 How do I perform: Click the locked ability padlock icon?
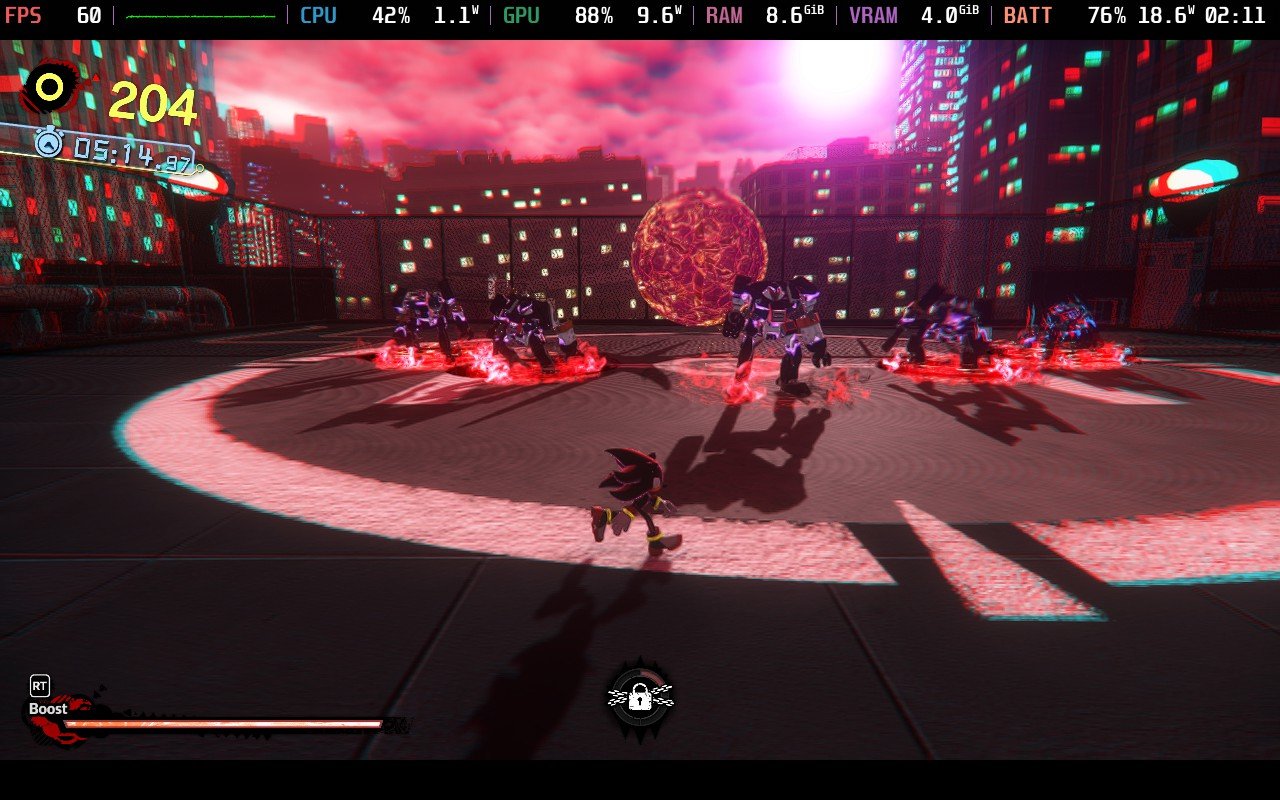click(640, 698)
